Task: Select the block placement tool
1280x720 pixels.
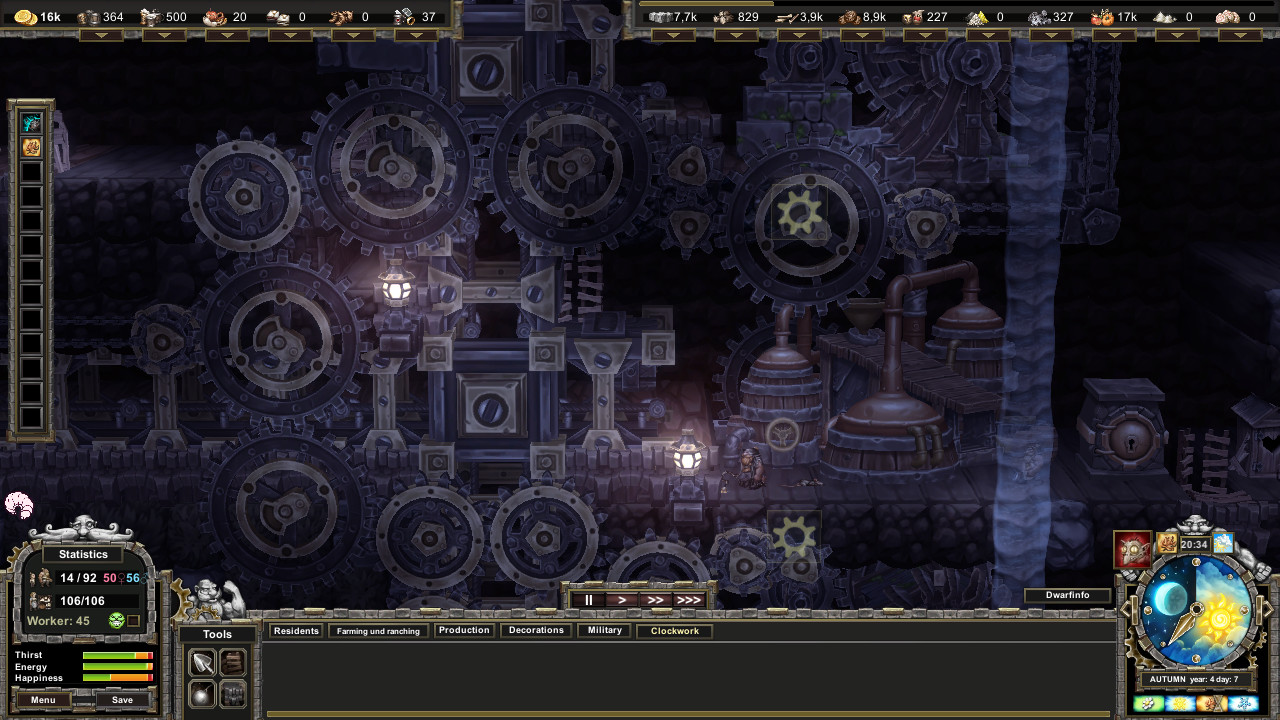Action: pos(233,694)
